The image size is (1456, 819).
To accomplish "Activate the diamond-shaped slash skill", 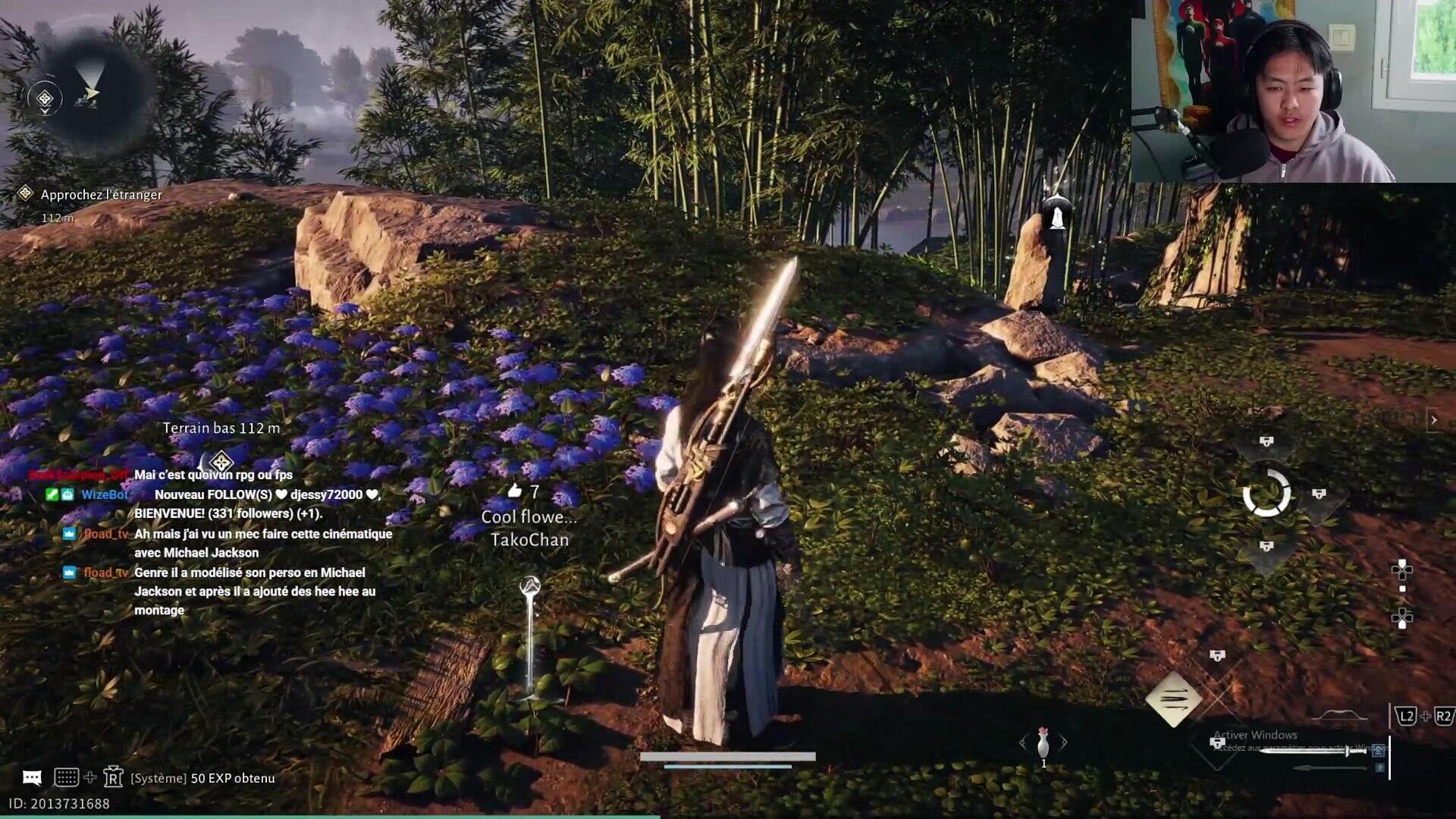I will pos(1173,699).
